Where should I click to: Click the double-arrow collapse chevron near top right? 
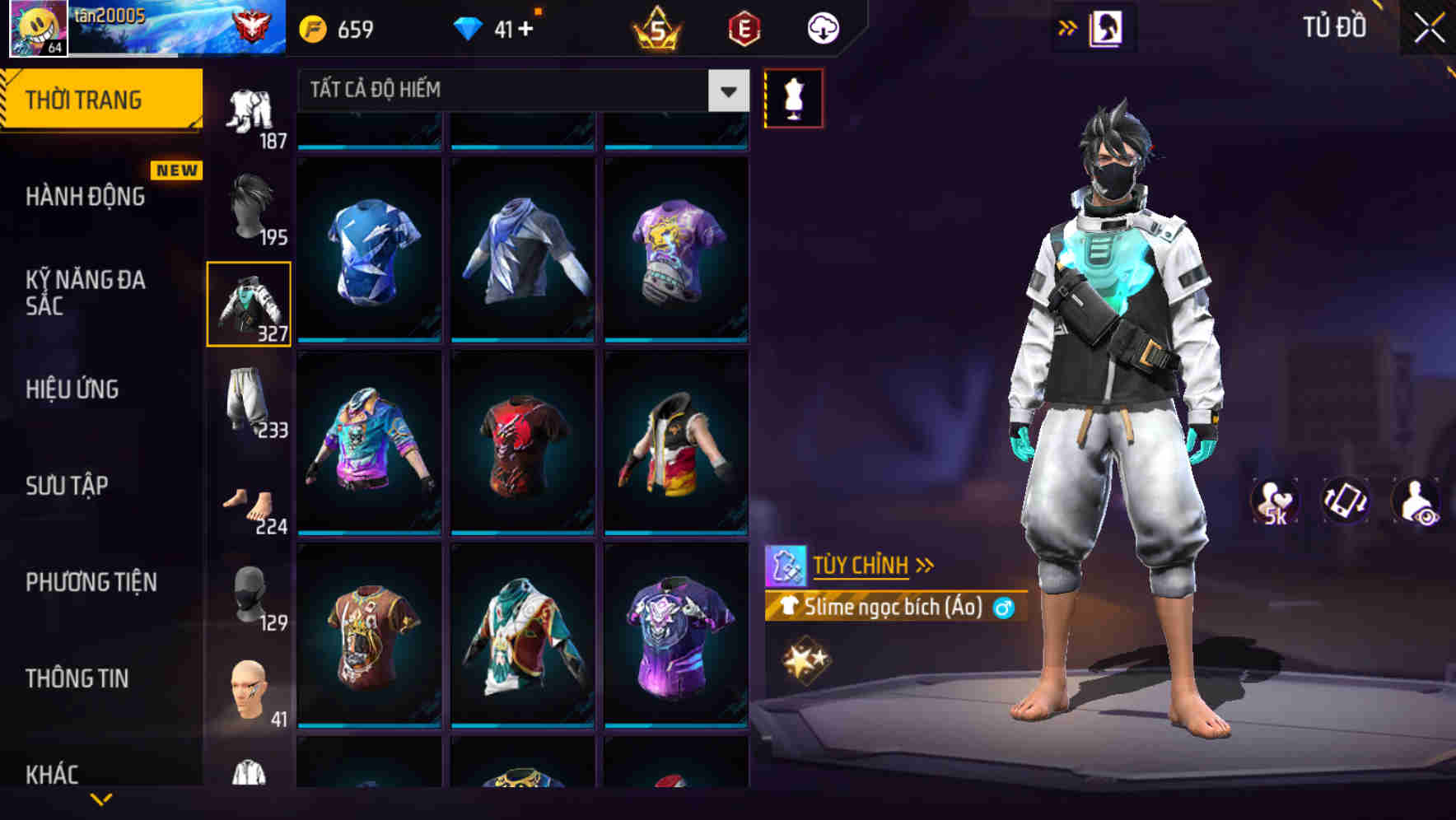coord(1067,26)
